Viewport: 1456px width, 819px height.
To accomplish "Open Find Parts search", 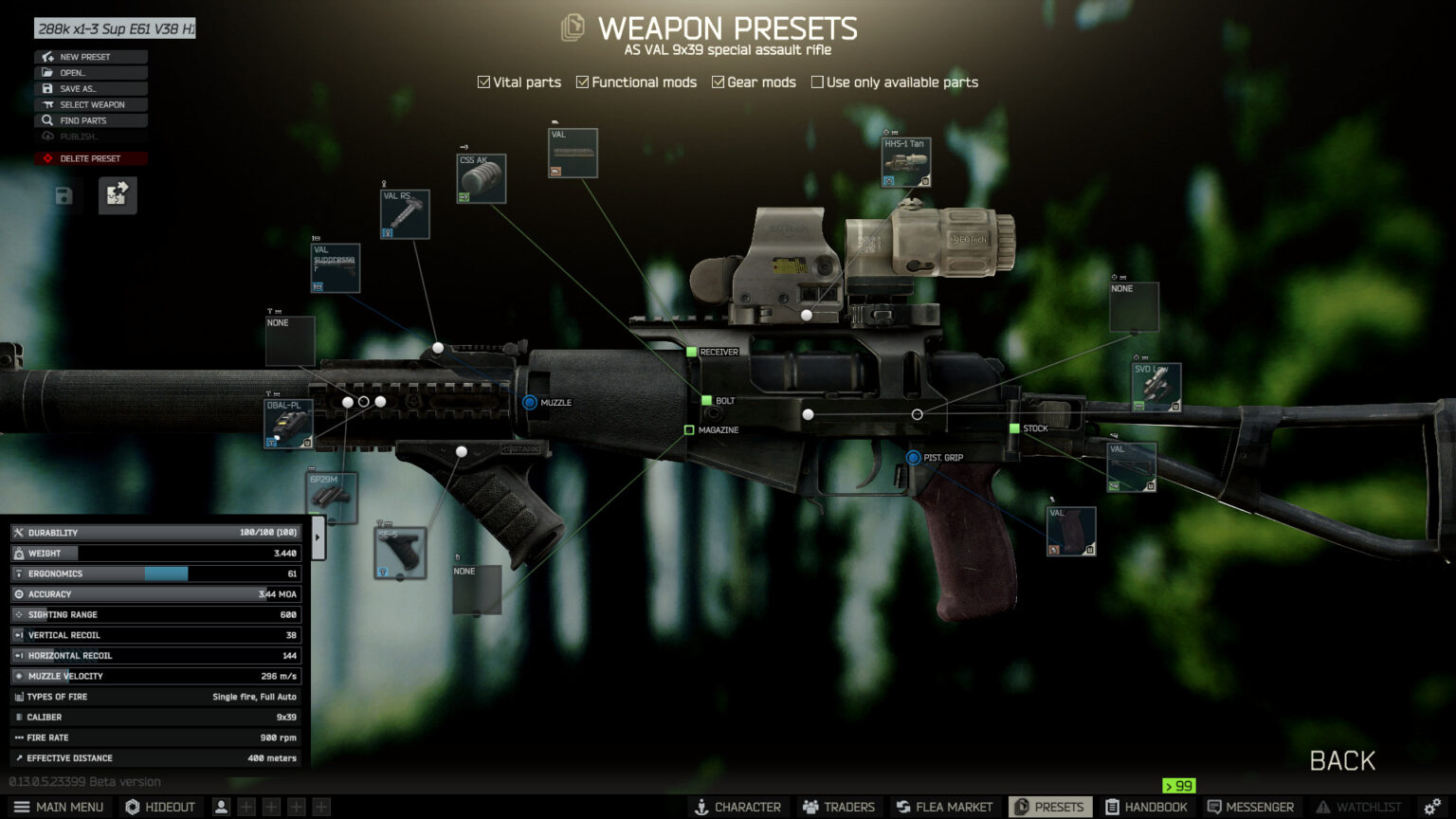I will (x=90, y=121).
